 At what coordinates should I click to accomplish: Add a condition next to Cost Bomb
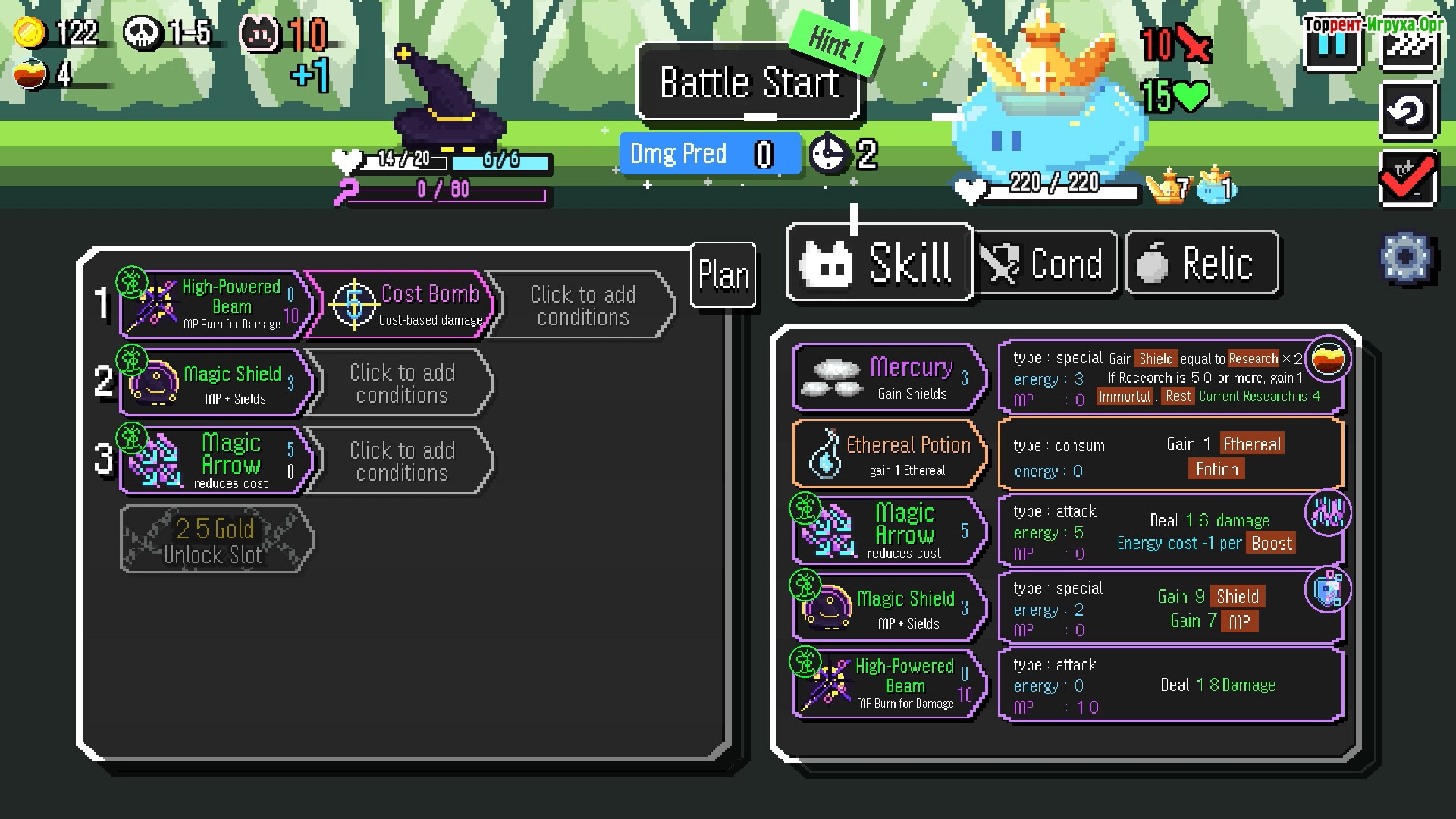pyautogui.click(x=582, y=305)
